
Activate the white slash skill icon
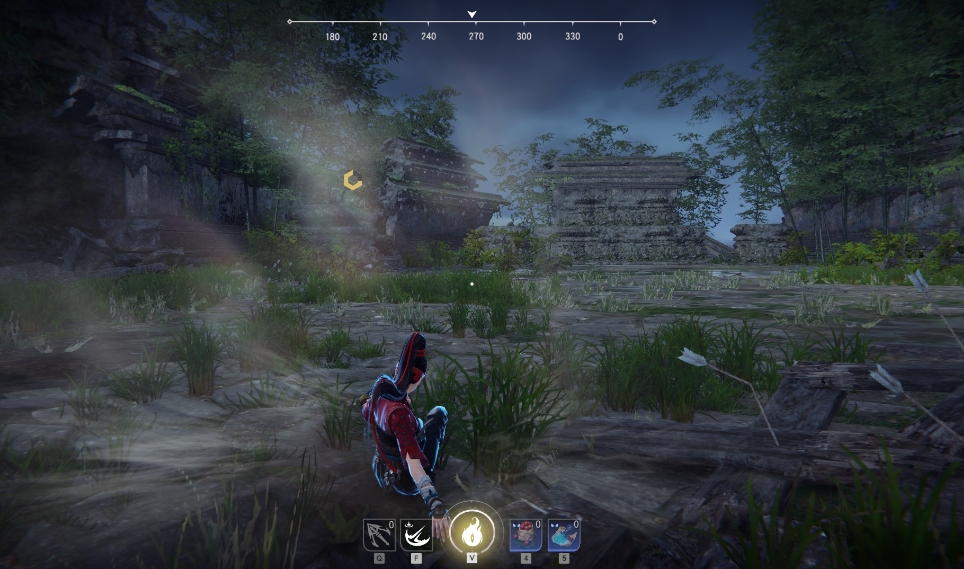[x=416, y=536]
